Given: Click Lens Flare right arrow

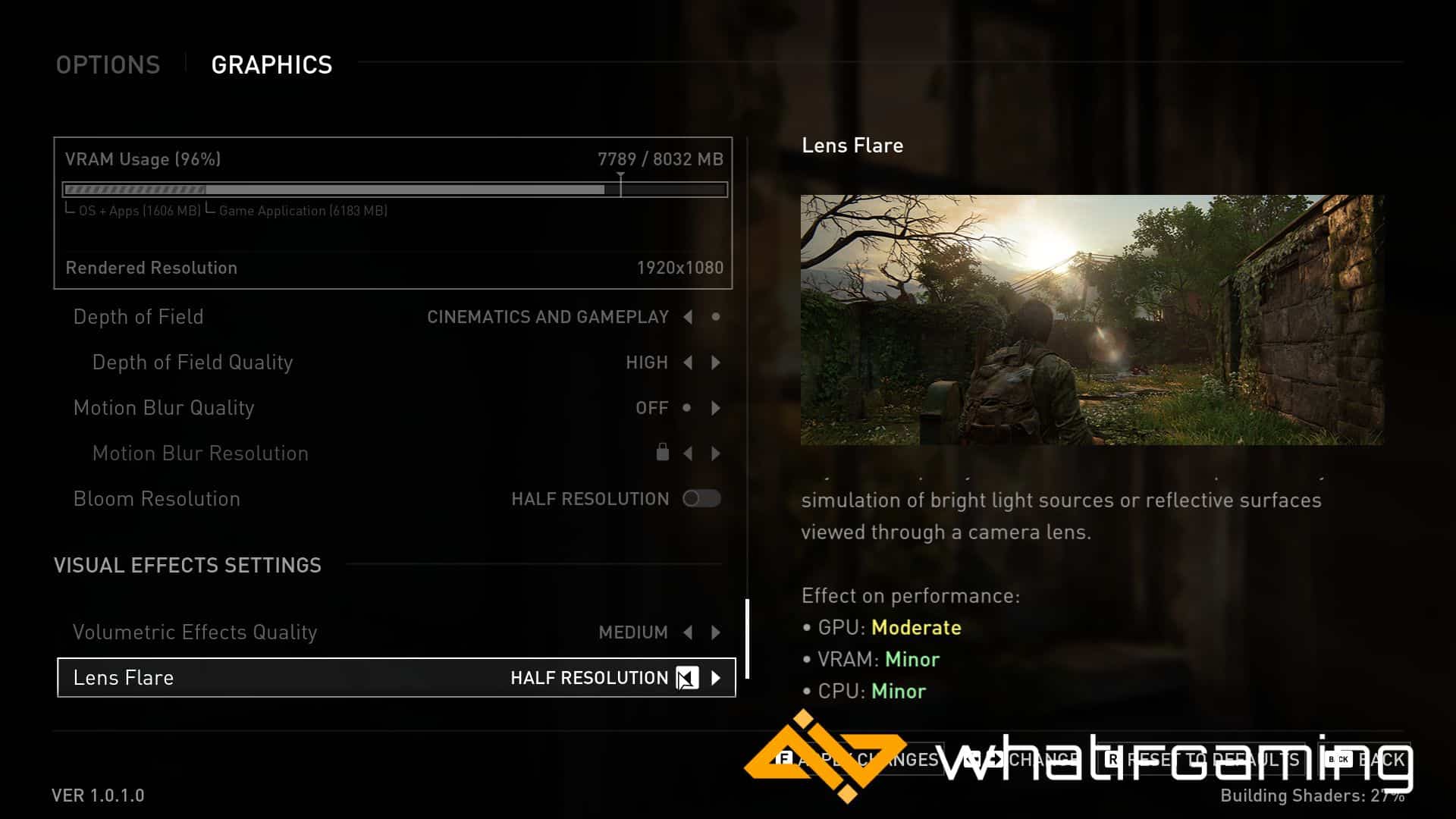Looking at the screenshot, I should 716,678.
